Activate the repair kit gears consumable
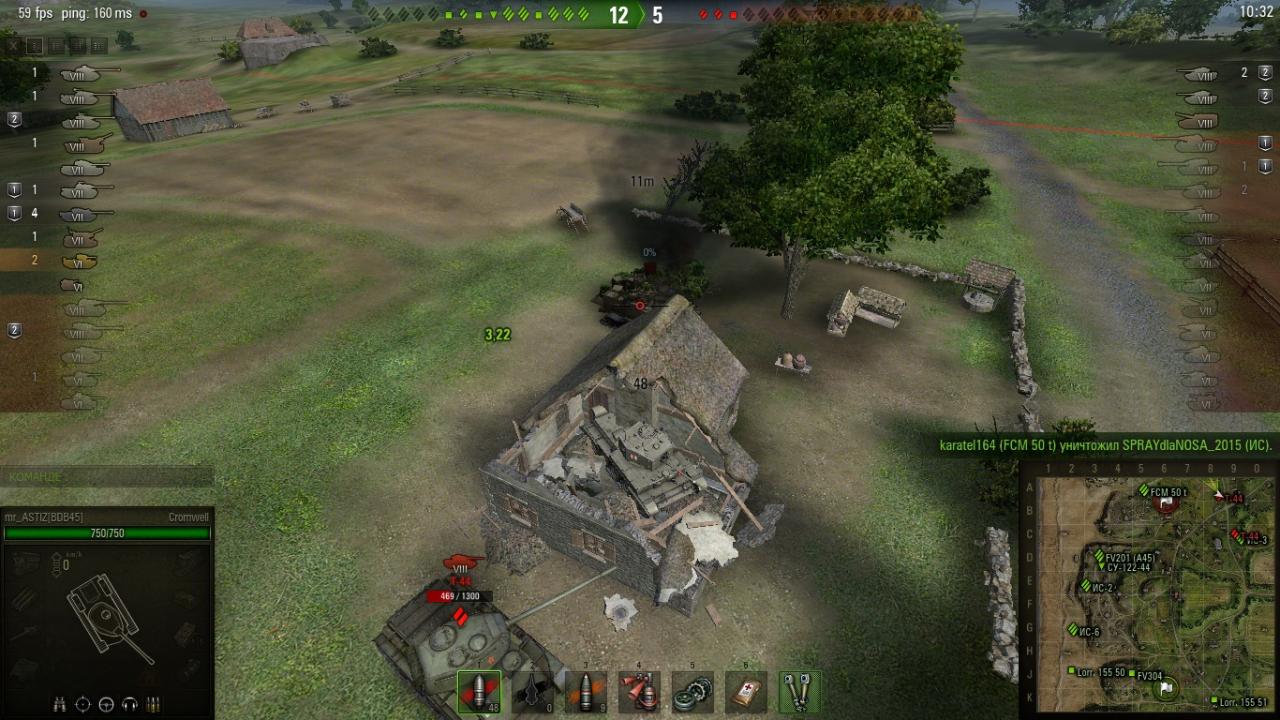The width and height of the screenshot is (1280, 720). point(692,692)
